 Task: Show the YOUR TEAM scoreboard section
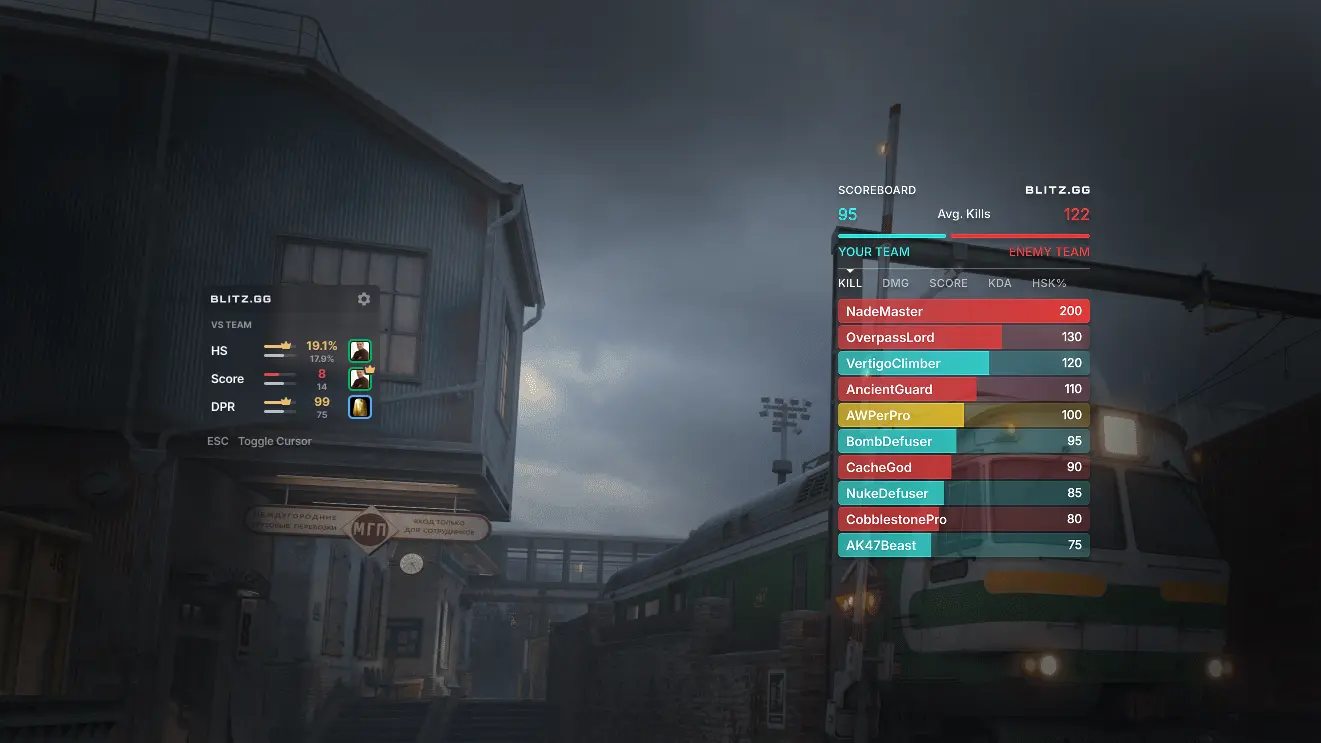pos(874,252)
